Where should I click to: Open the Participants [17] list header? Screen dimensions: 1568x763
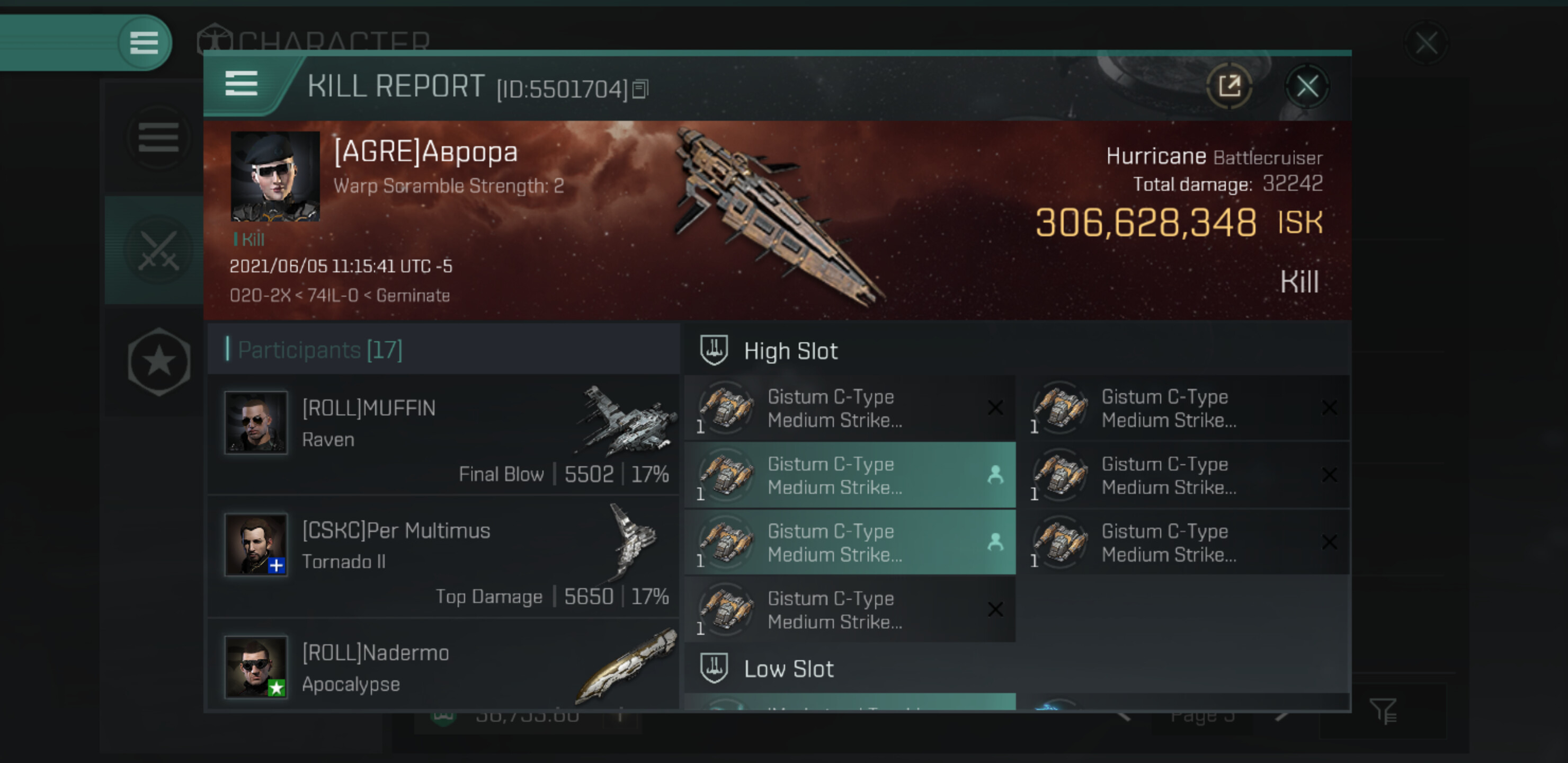(x=320, y=350)
